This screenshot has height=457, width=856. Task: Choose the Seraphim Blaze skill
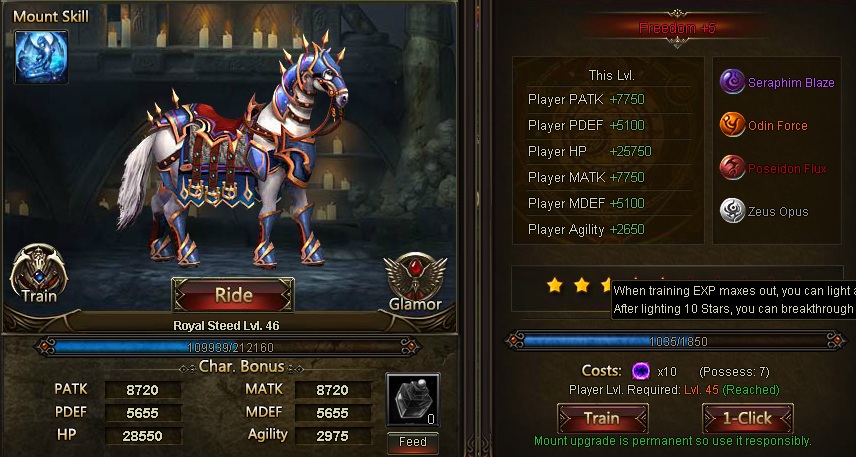(x=732, y=83)
